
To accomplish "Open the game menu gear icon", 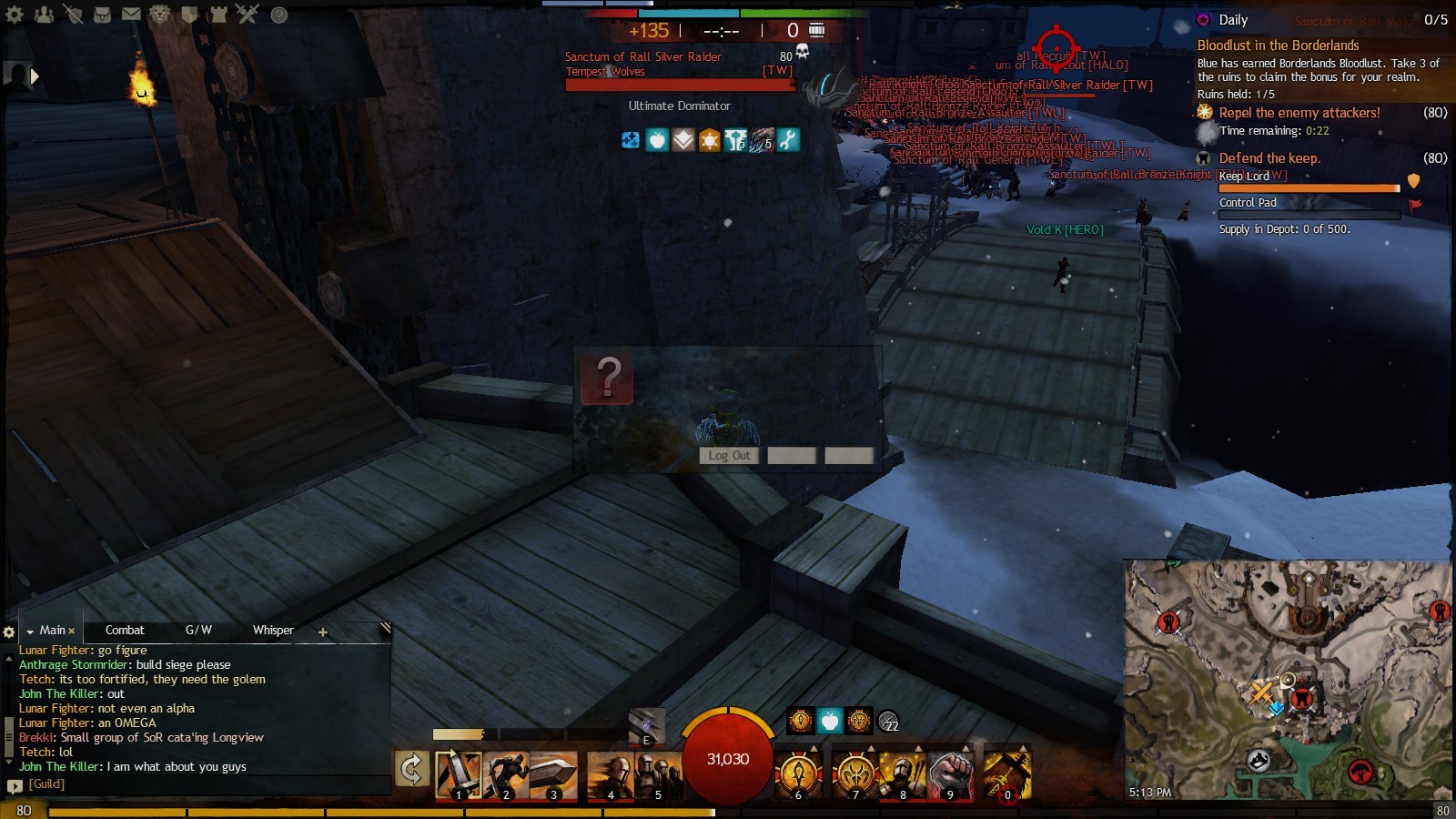I will coord(15,15).
